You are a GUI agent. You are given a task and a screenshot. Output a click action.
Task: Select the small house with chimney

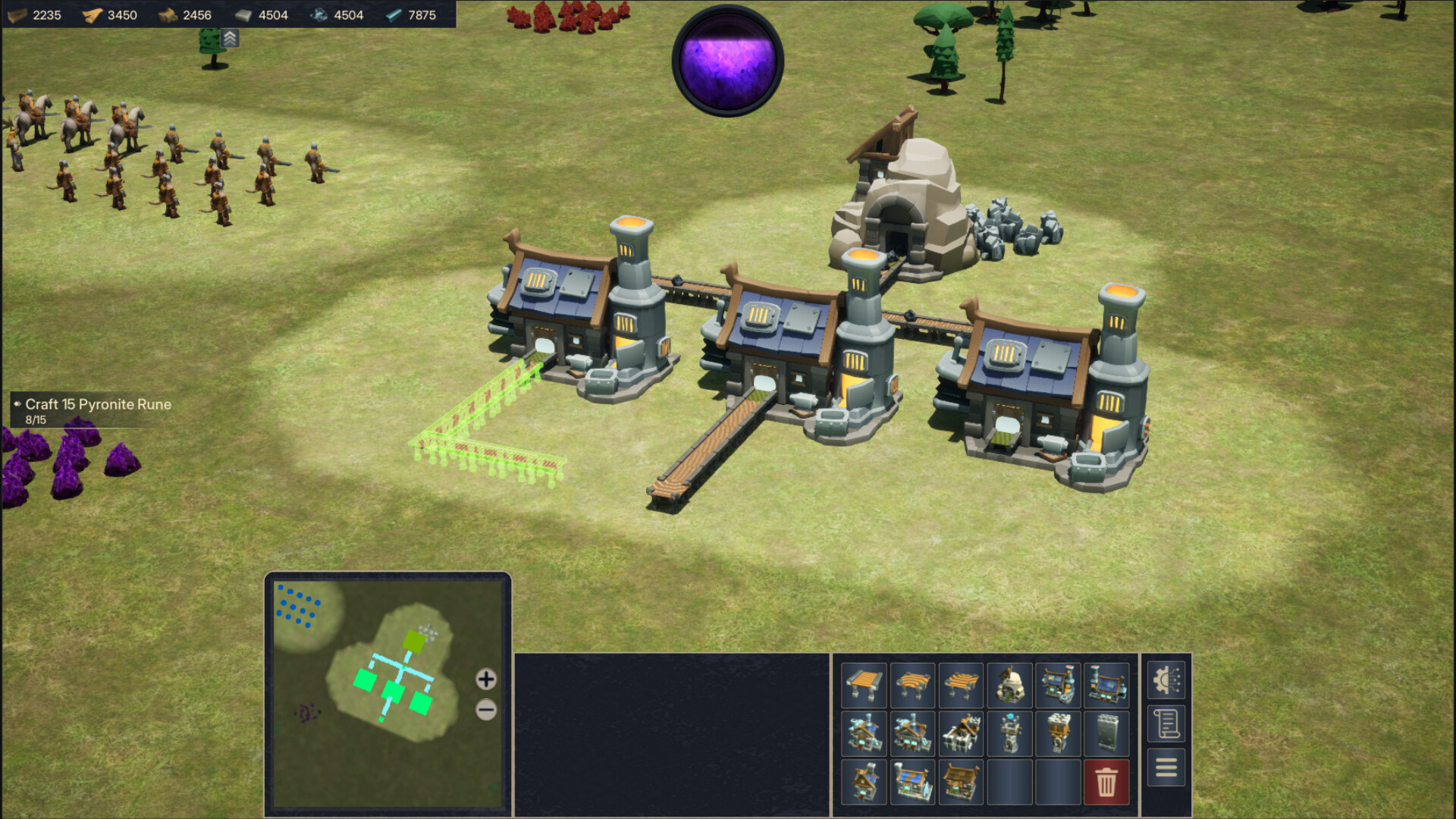[x=864, y=781]
